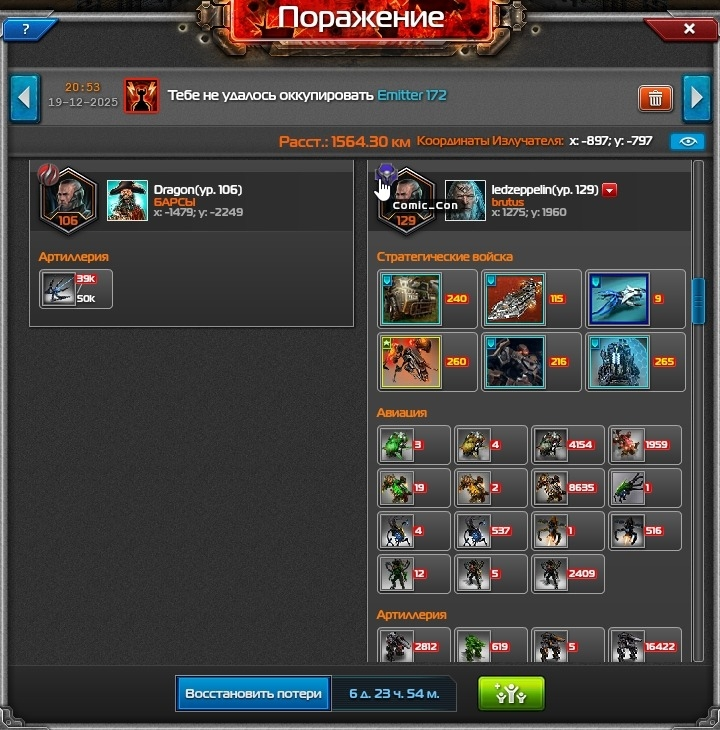Open Dragon's pirate avatar profile

click(x=127, y=200)
